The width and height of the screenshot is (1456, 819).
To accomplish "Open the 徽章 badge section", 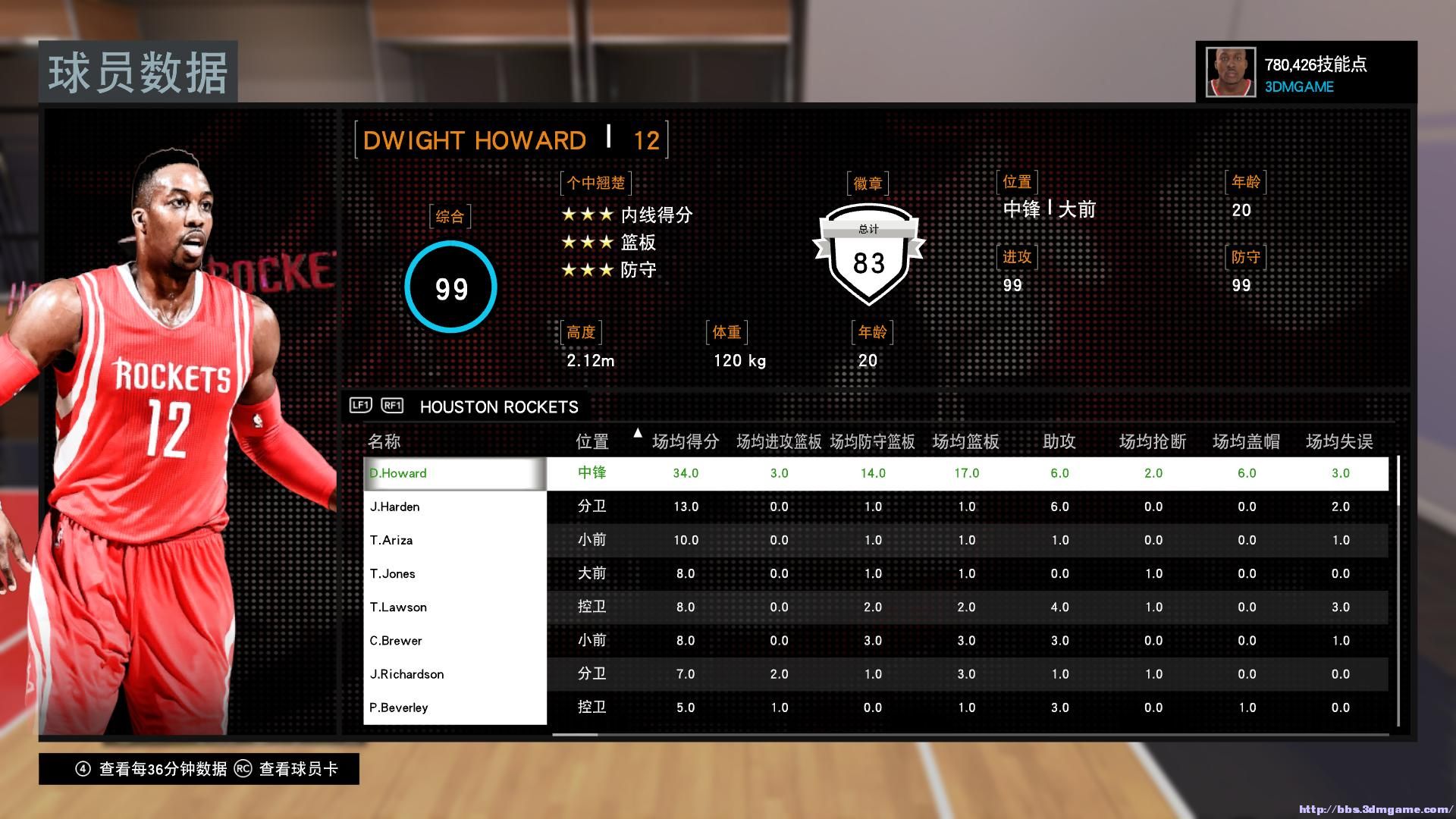I will [x=869, y=182].
